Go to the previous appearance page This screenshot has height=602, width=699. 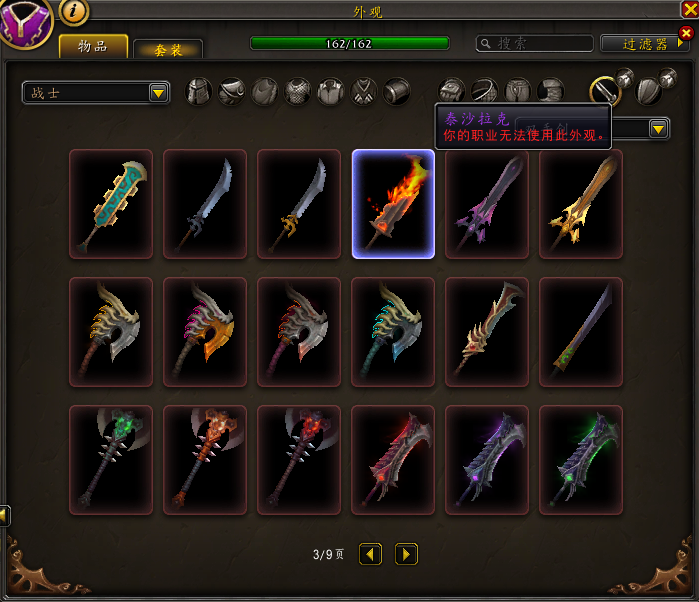pyautogui.click(x=371, y=554)
